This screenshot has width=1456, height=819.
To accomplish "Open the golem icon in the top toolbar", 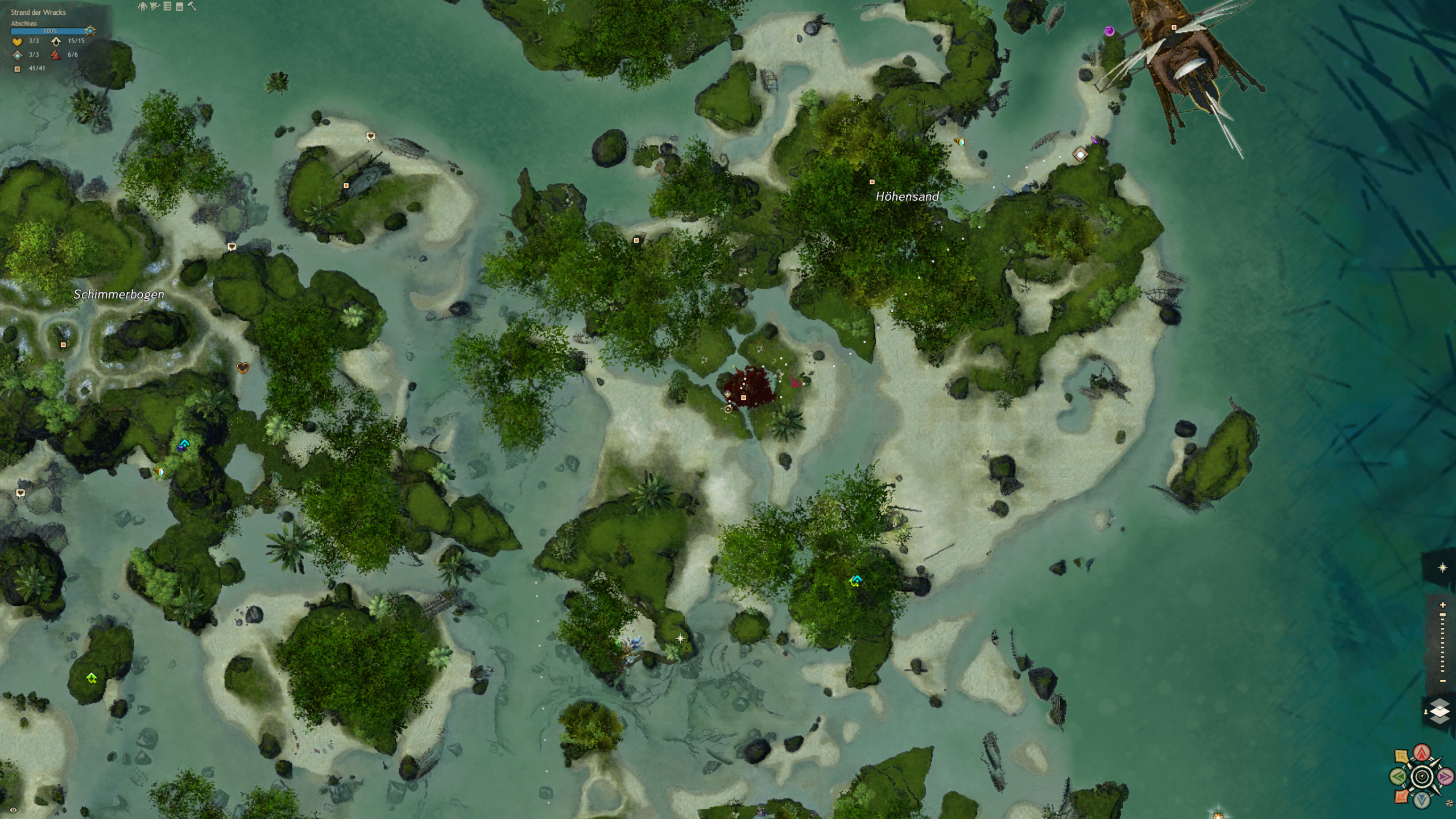I will click(x=142, y=6).
